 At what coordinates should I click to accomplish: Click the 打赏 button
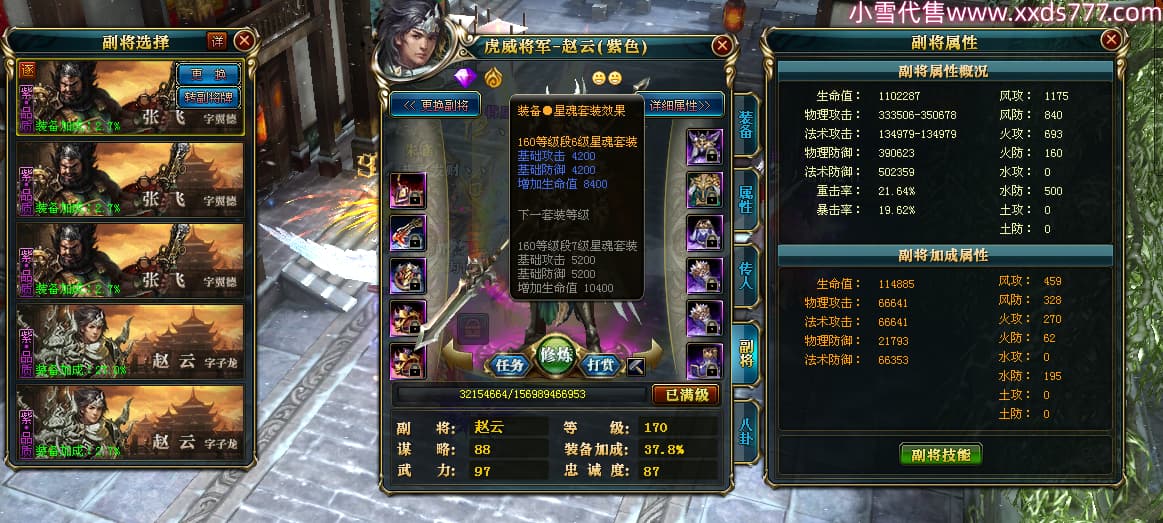[x=602, y=365]
